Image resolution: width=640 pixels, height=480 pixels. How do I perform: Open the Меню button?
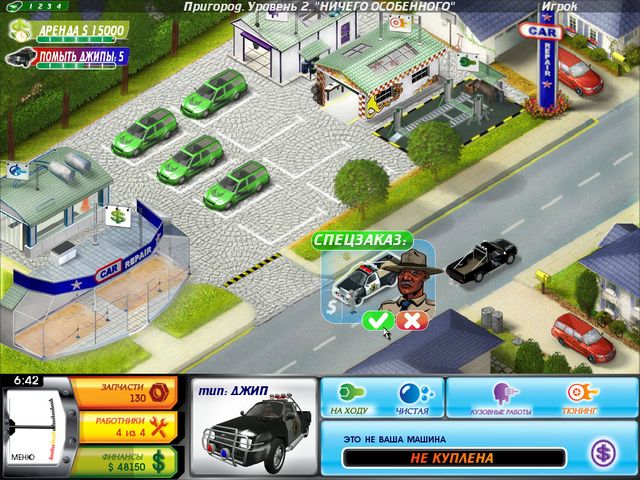tap(23, 456)
